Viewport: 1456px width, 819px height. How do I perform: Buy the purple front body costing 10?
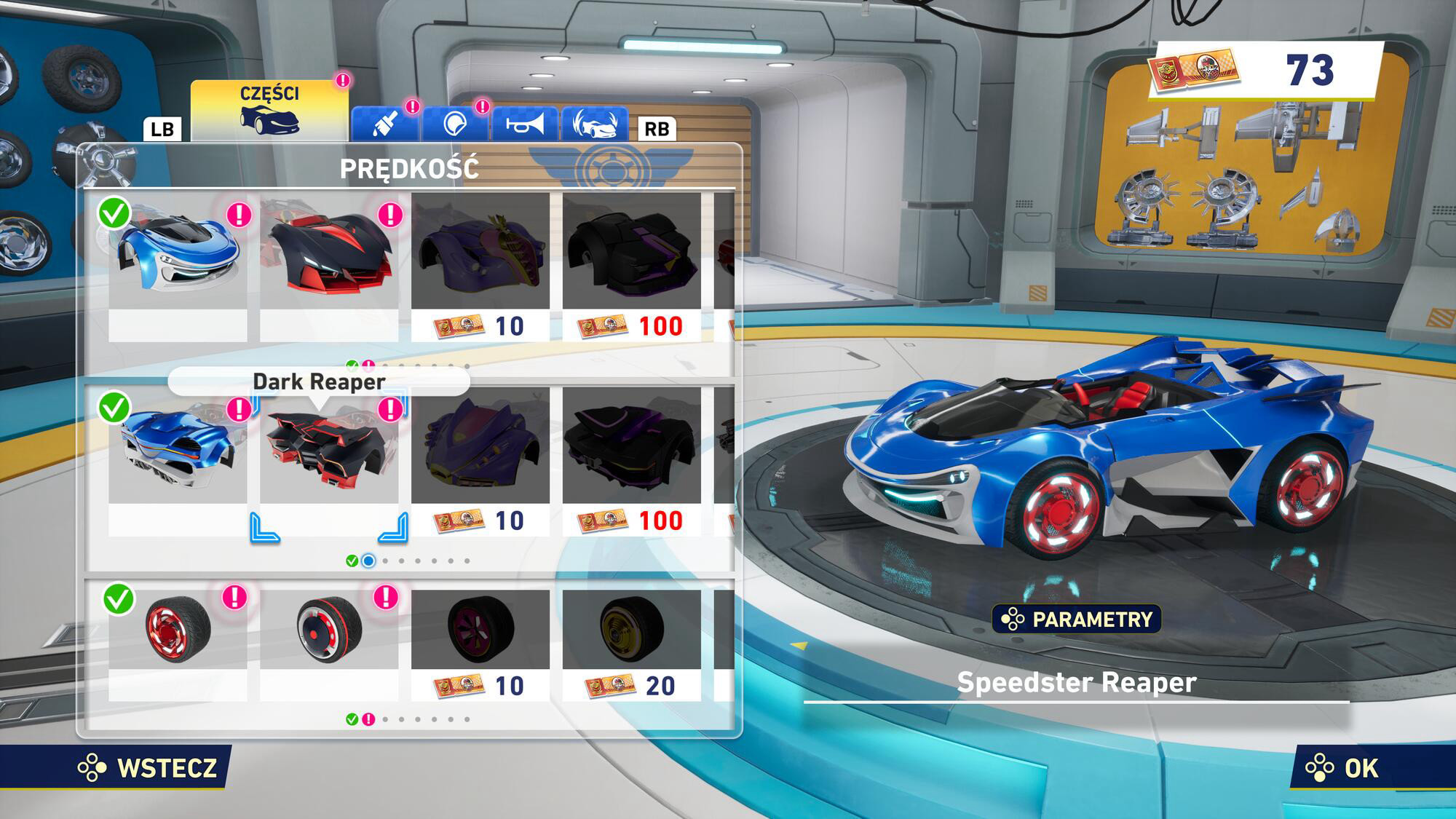[x=480, y=266]
